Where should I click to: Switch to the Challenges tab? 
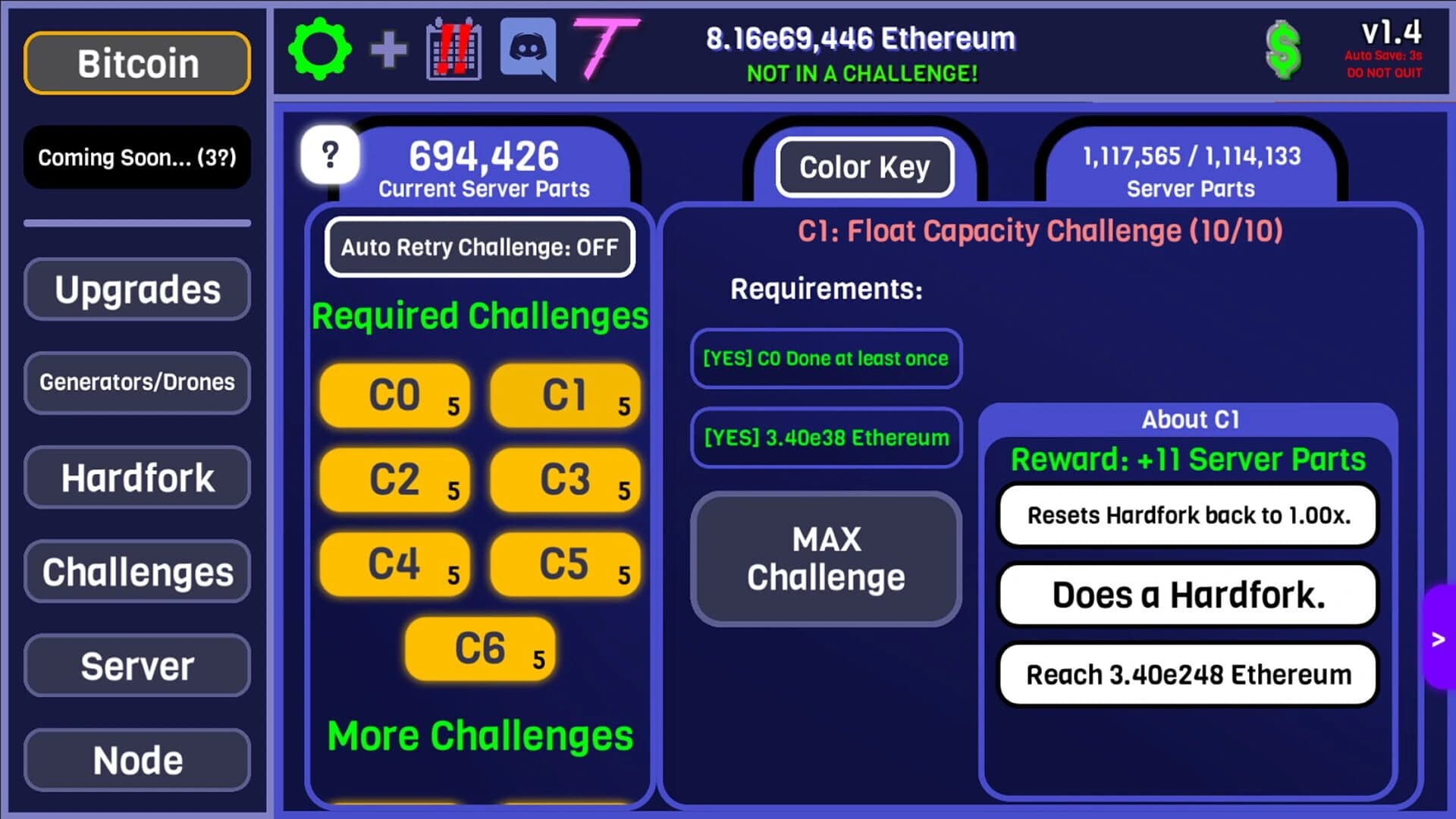(136, 572)
